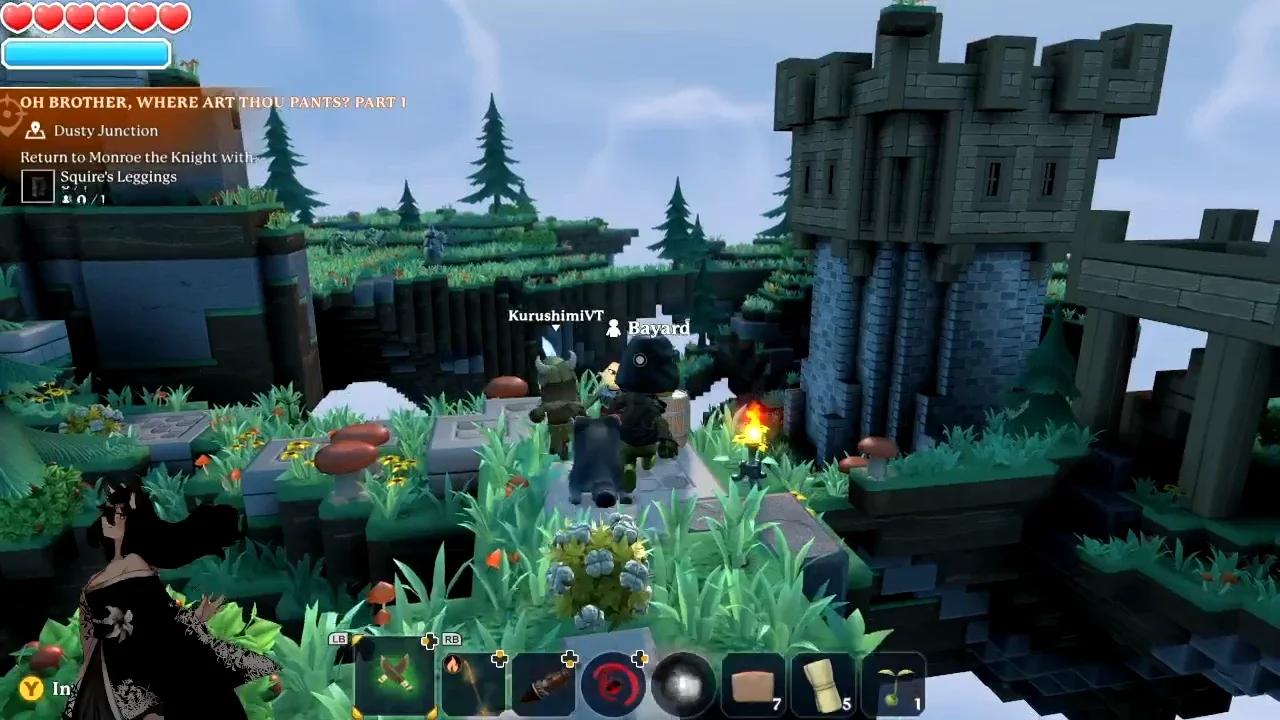Screen dimensions: 1280x720
Task: Click the Dusty Junction location pin icon
Action: click(35, 131)
